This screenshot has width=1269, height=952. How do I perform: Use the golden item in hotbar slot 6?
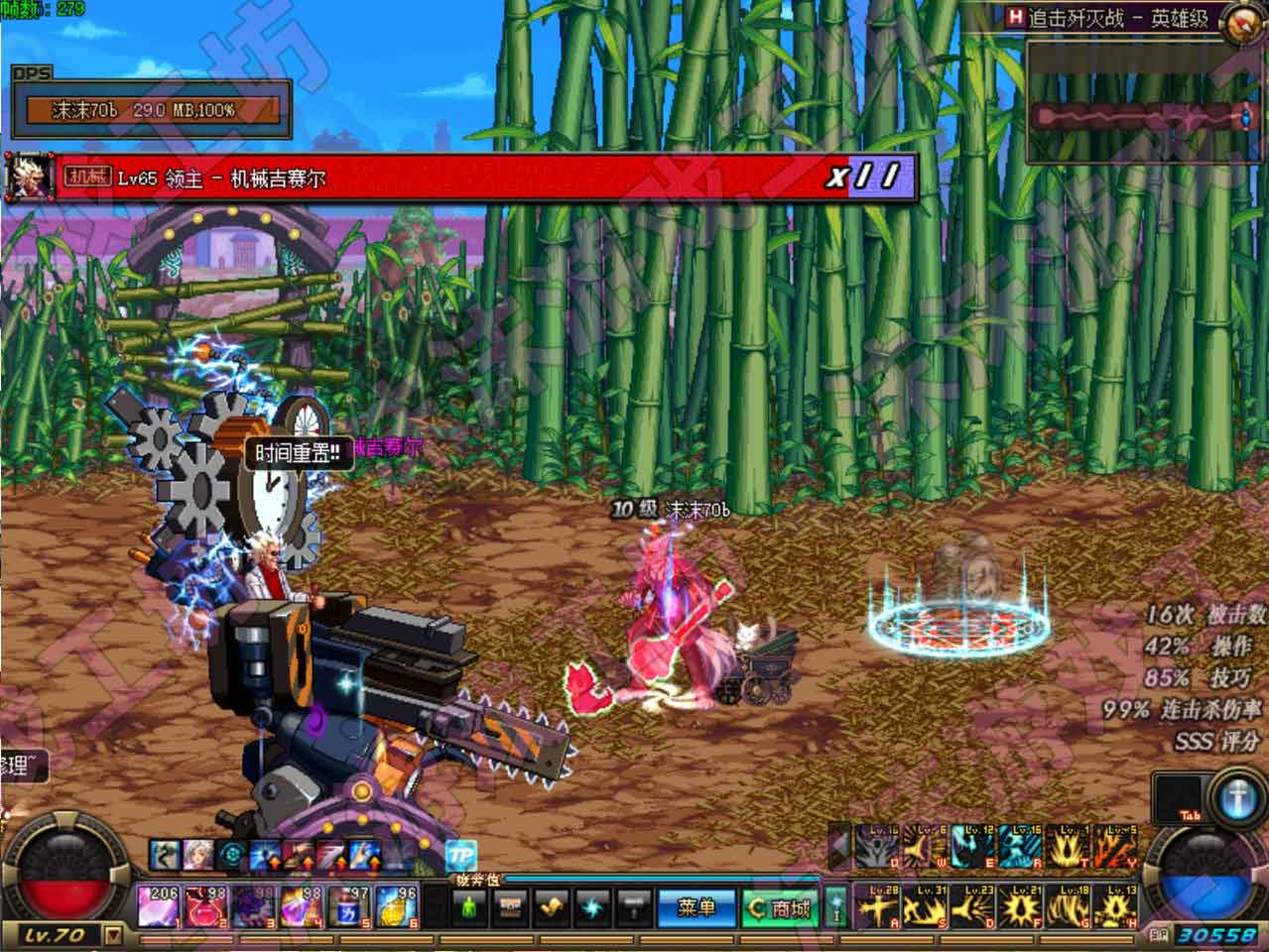point(397,906)
